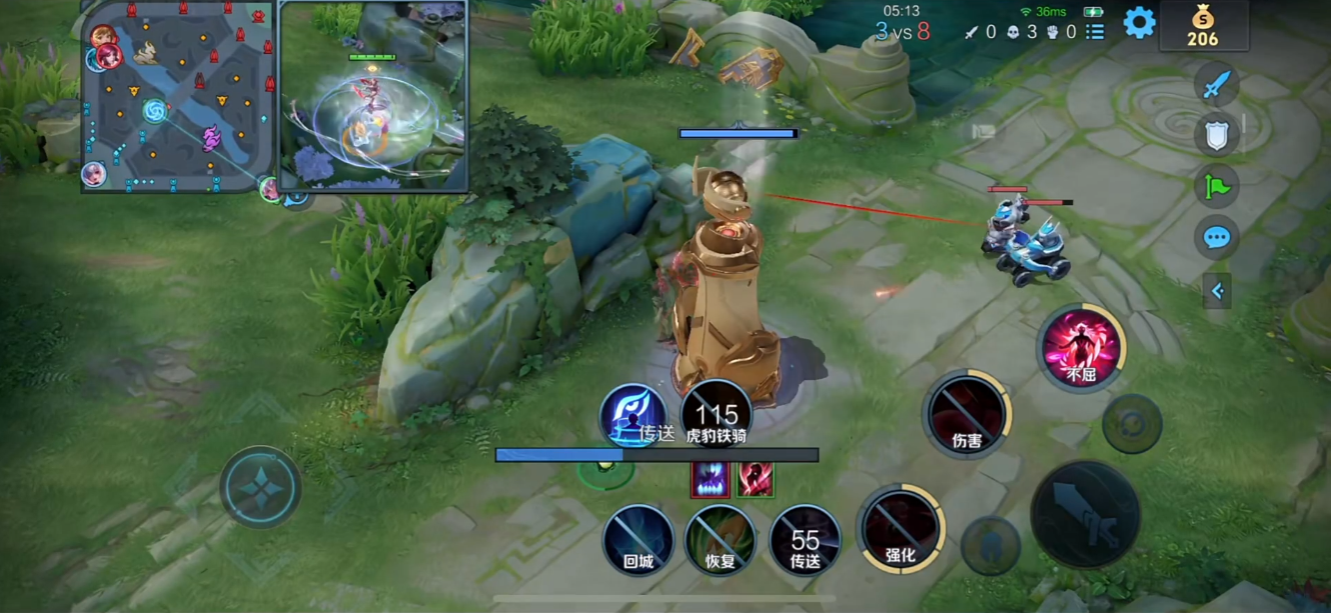
Task: Click the minimap
Action: [178, 96]
